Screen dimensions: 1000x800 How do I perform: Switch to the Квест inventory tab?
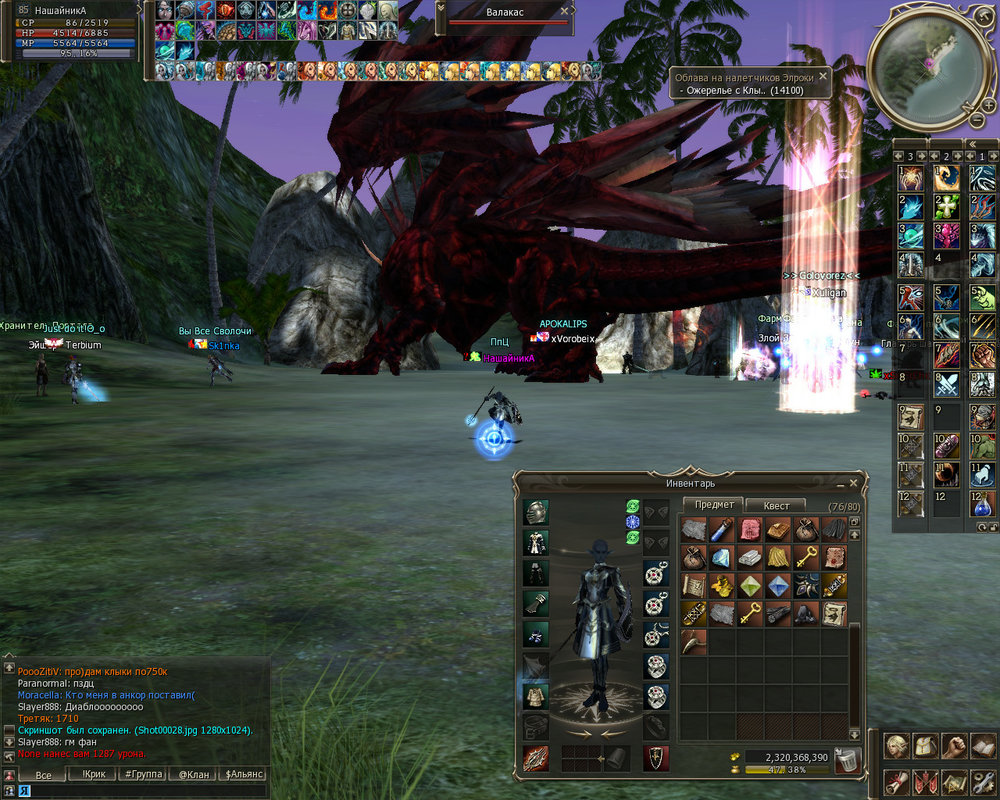(x=776, y=506)
